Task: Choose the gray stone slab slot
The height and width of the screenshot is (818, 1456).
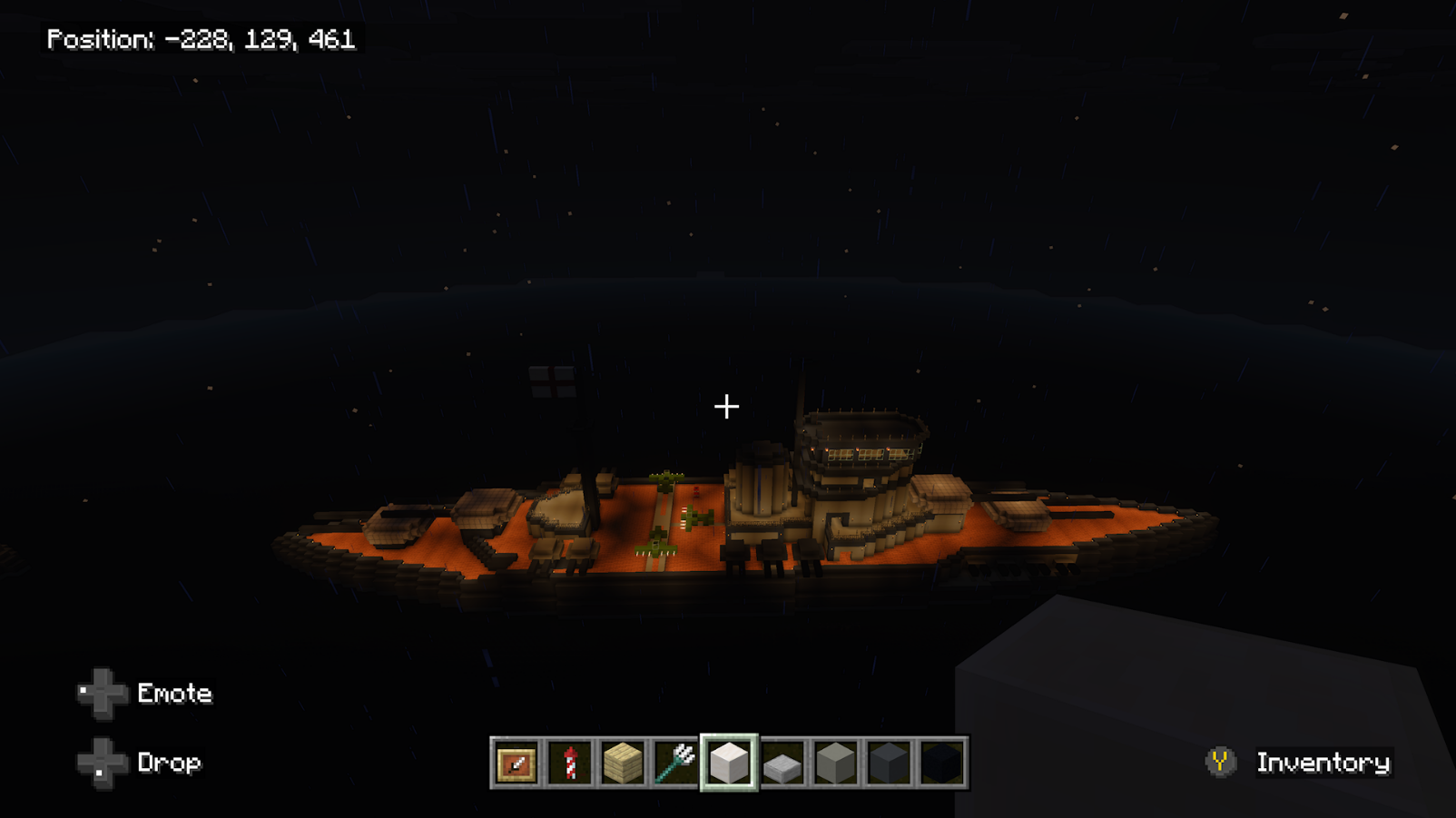Action: 782,764
